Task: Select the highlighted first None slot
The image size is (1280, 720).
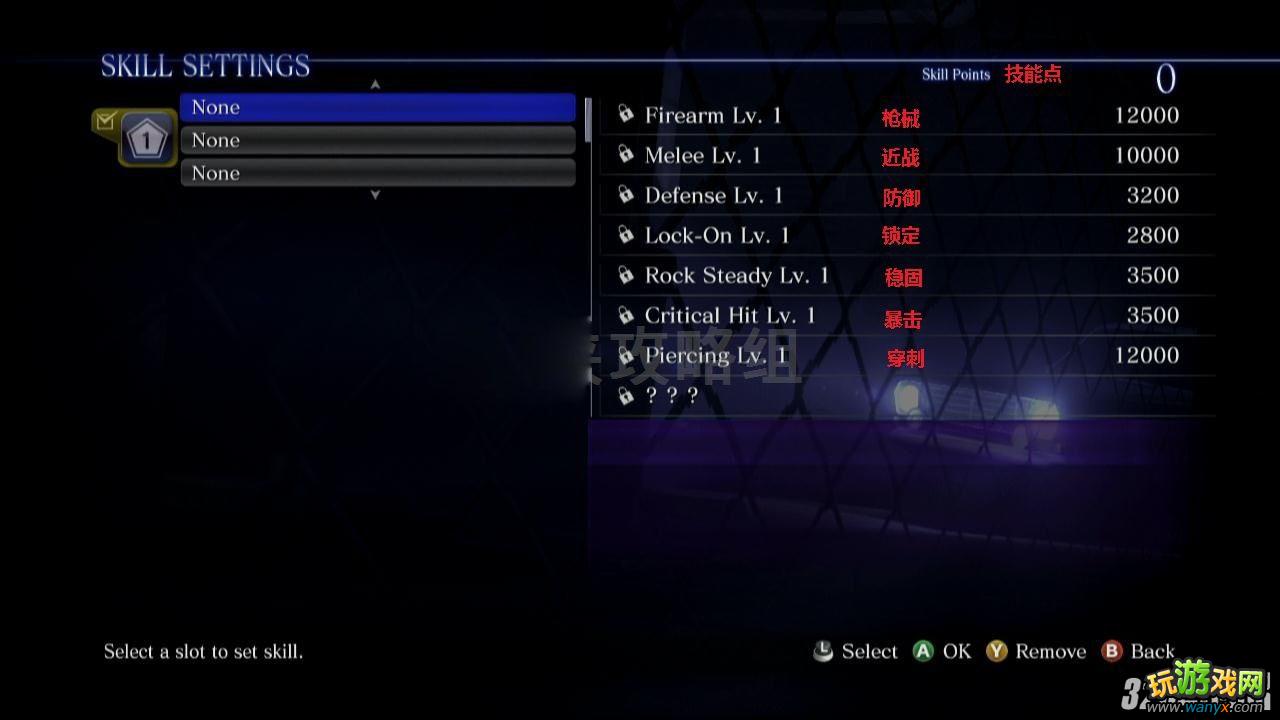Action: point(377,107)
